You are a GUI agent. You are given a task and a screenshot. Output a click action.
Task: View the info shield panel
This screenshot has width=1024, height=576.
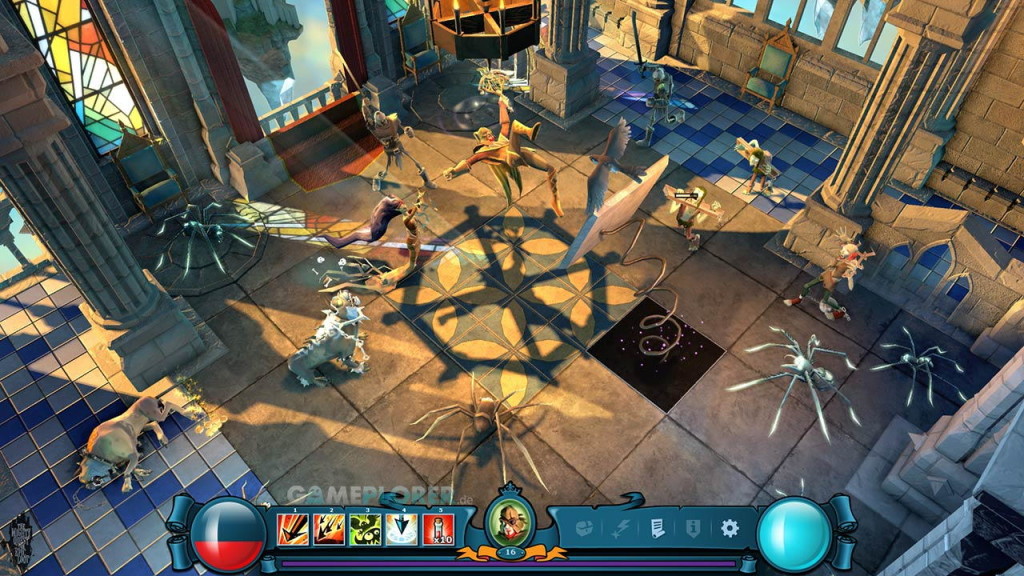coord(692,528)
